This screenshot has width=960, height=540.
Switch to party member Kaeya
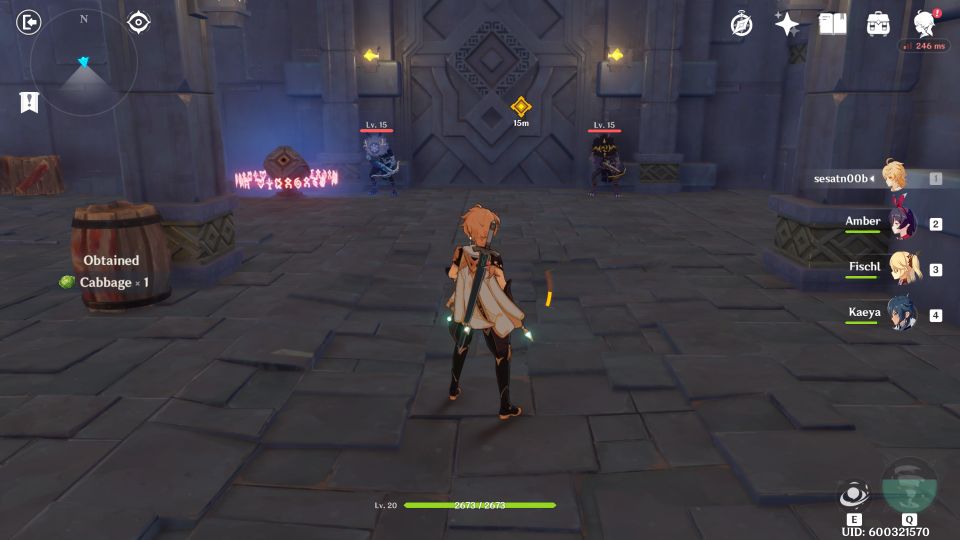pyautogui.click(x=900, y=314)
